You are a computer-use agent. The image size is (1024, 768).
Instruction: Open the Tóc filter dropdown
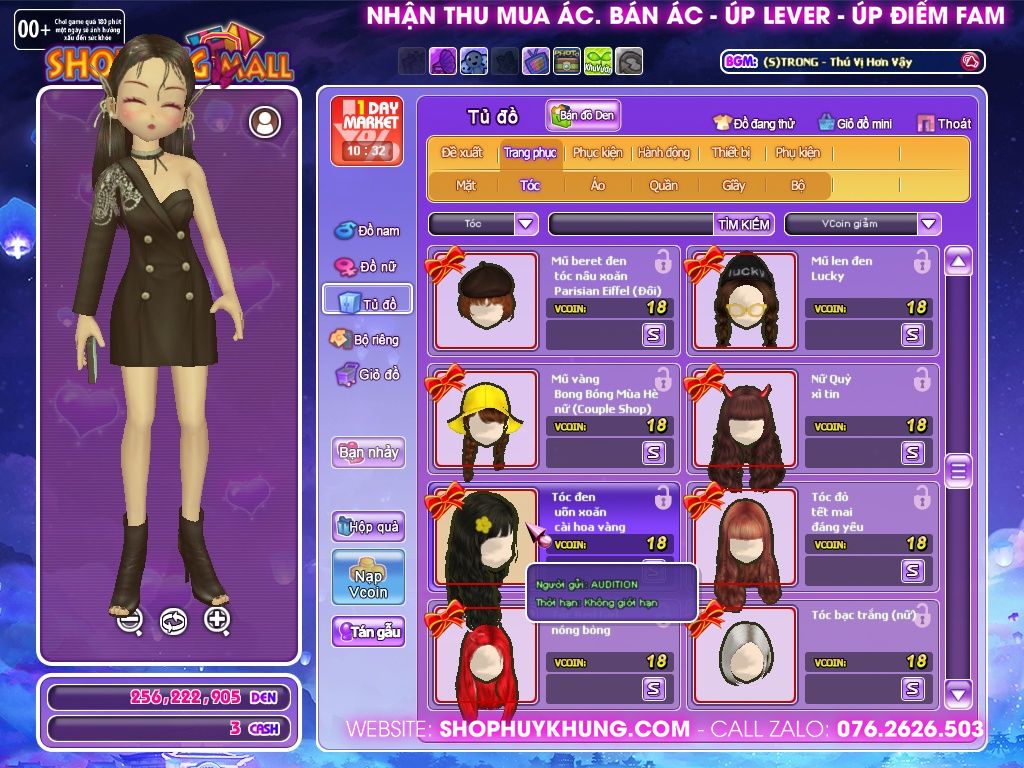526,224
